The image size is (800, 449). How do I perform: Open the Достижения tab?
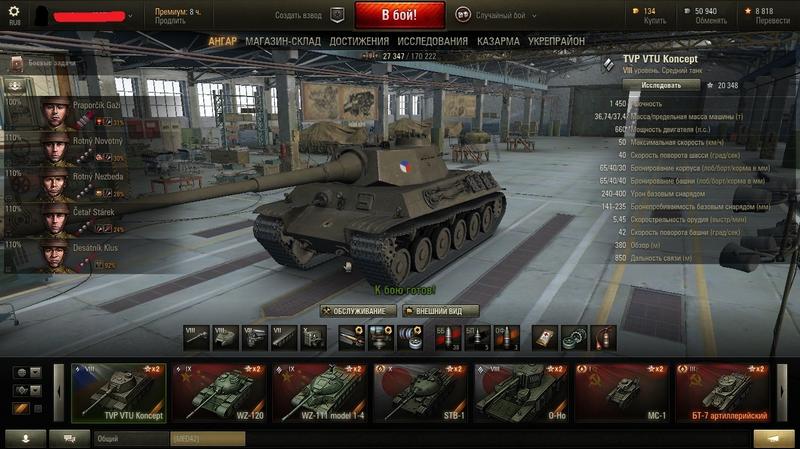point(359,41)
